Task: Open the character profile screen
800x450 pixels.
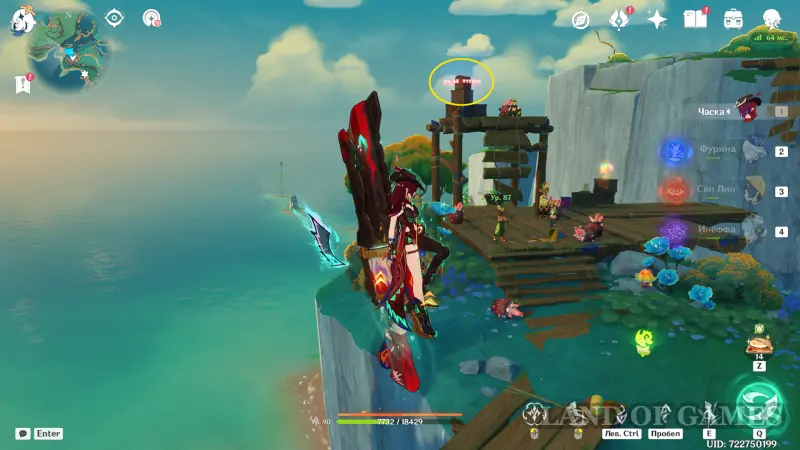Action: (x=772, y=19)
